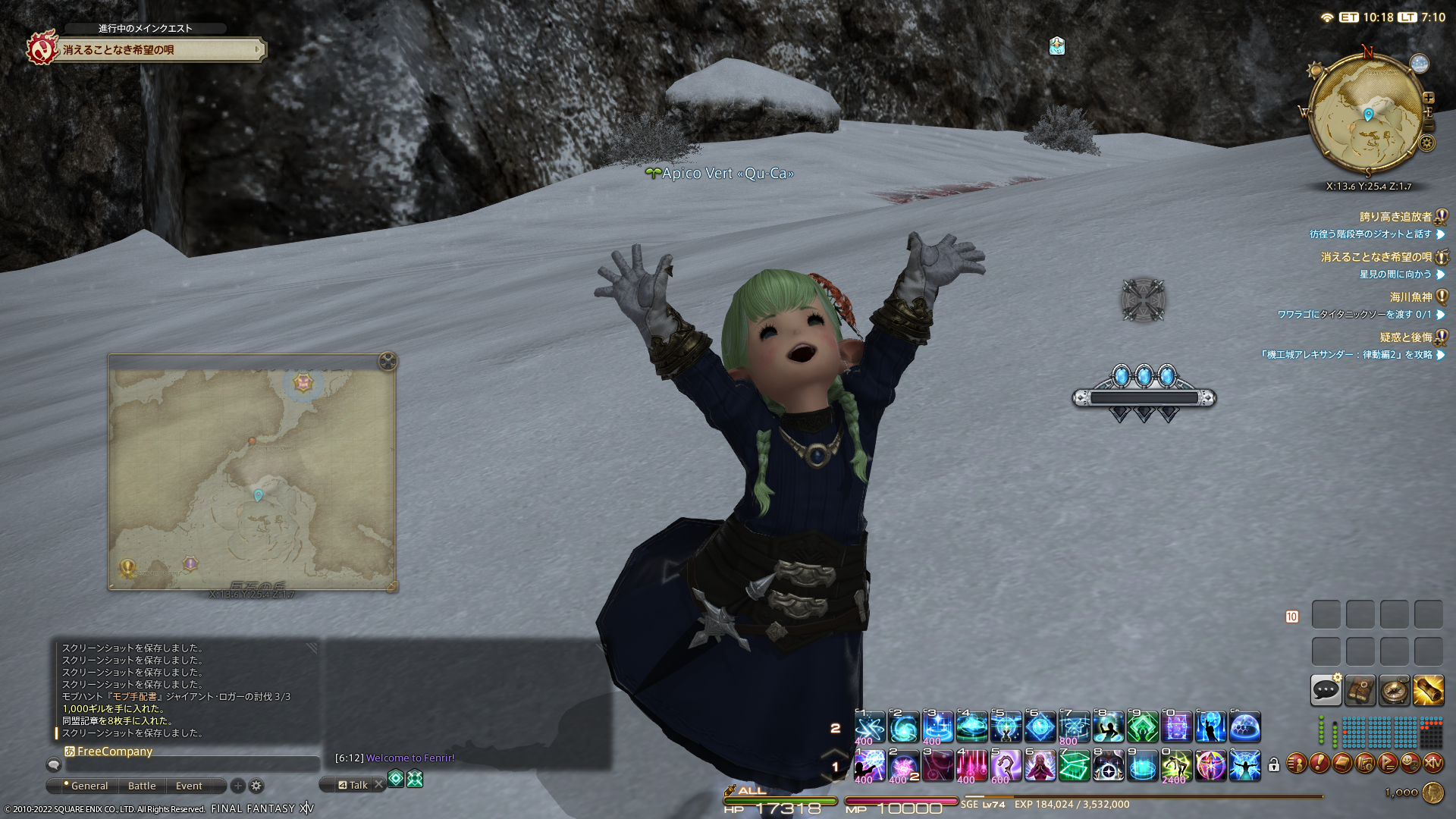The width and height of the screenshot is (1456, 819).
Task: Switch to the Battle chat tab
Action: pos(142,786)
